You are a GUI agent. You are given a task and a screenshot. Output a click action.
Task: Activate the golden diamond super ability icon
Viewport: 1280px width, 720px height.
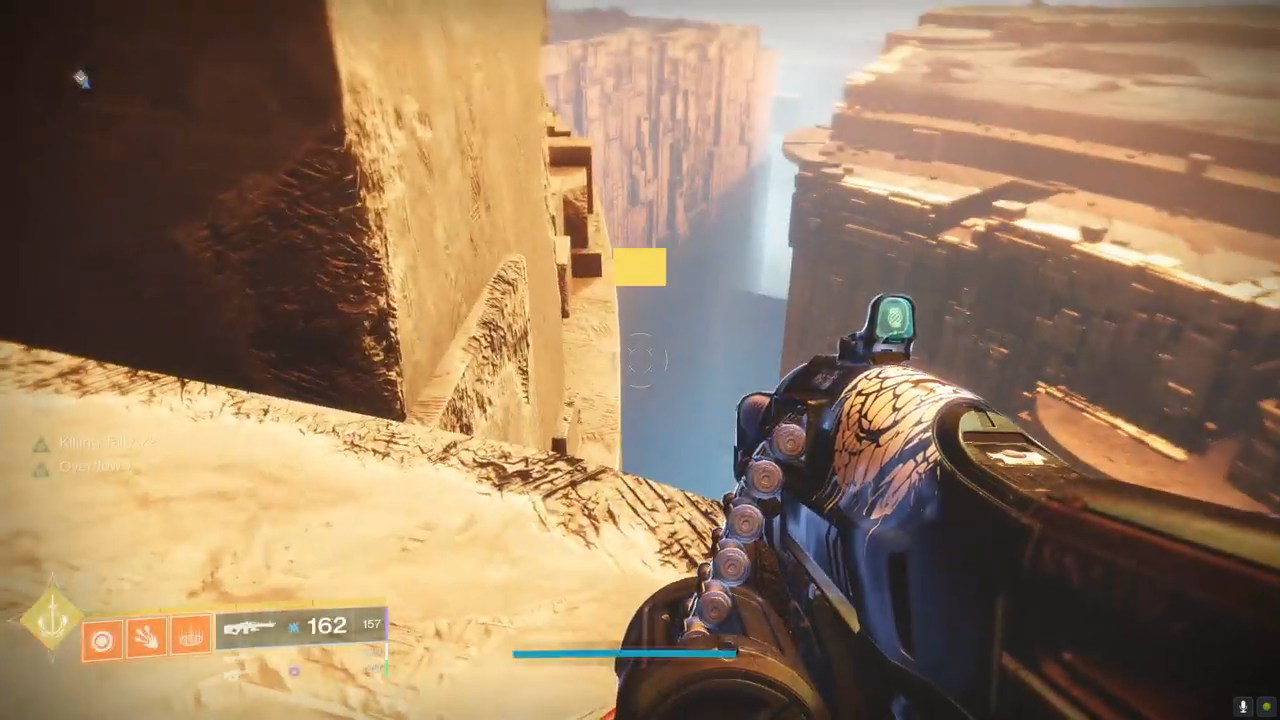pos(51,620)
